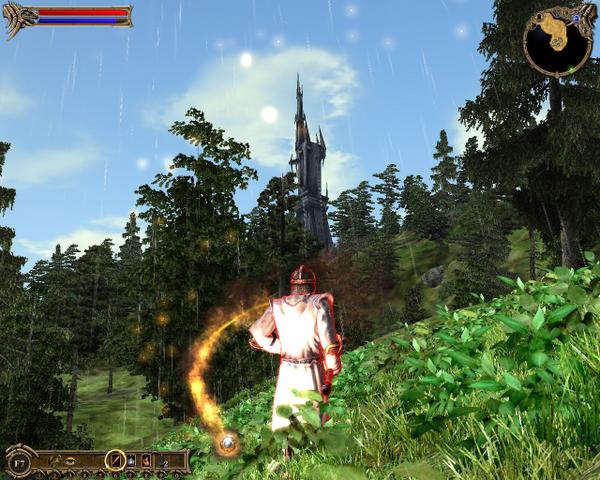The width and height of the screenshot is (600, 480).
Task: Use the hotbar item with count 2
Action: (x=163, y=462)
